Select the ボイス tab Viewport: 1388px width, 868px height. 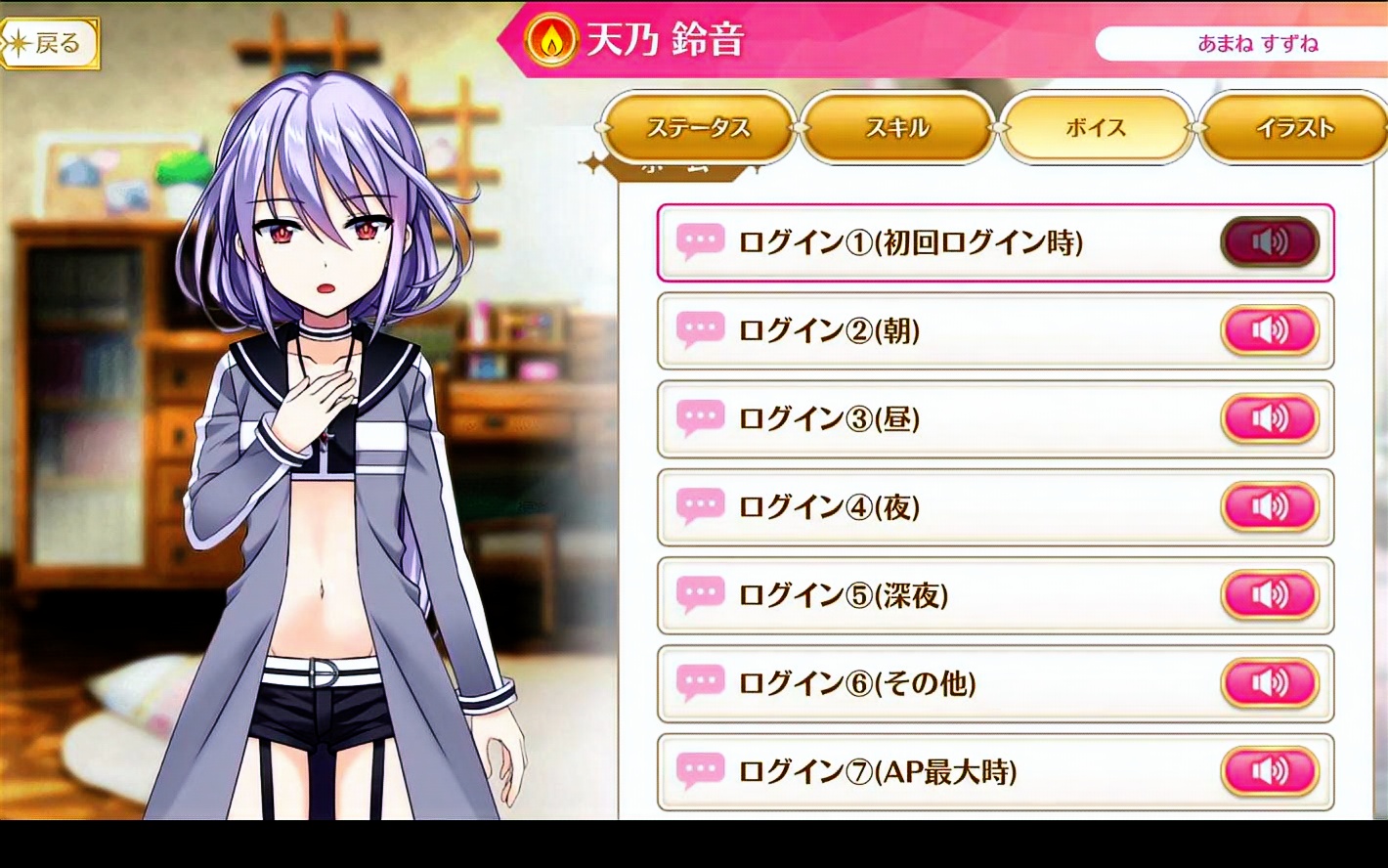(x=1096, y=128)
